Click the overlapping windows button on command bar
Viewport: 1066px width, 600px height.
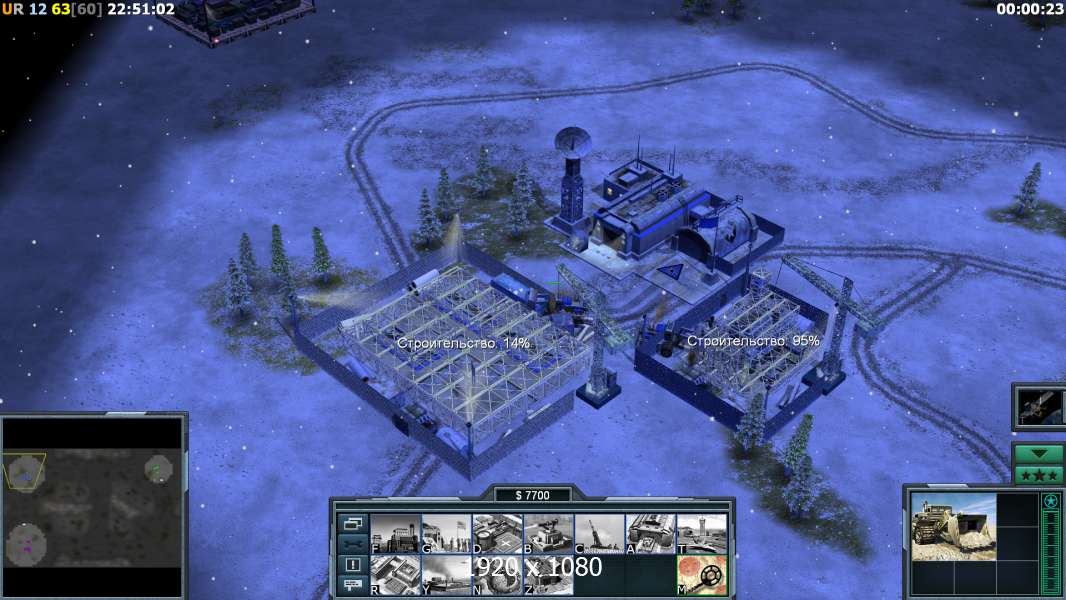352,523
